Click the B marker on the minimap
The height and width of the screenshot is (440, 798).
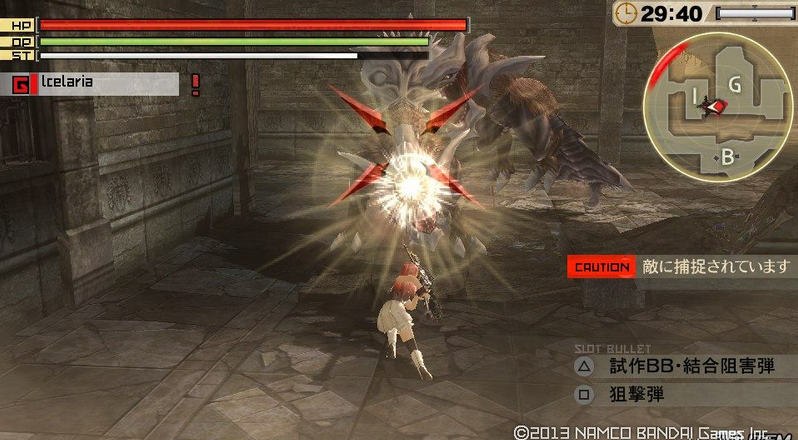click(x=727, y=156)
